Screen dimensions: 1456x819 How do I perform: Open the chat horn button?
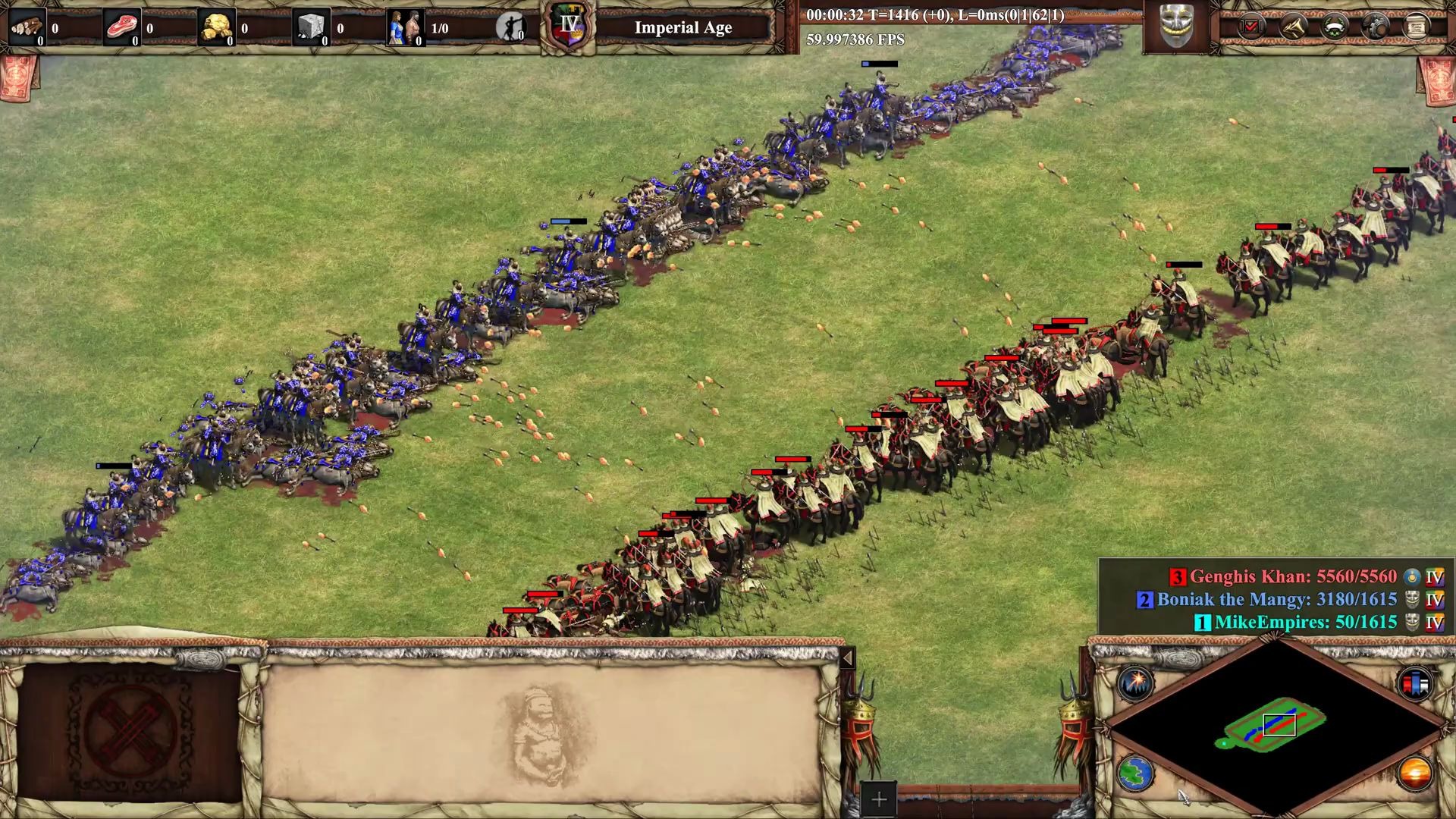[1293, 27]
